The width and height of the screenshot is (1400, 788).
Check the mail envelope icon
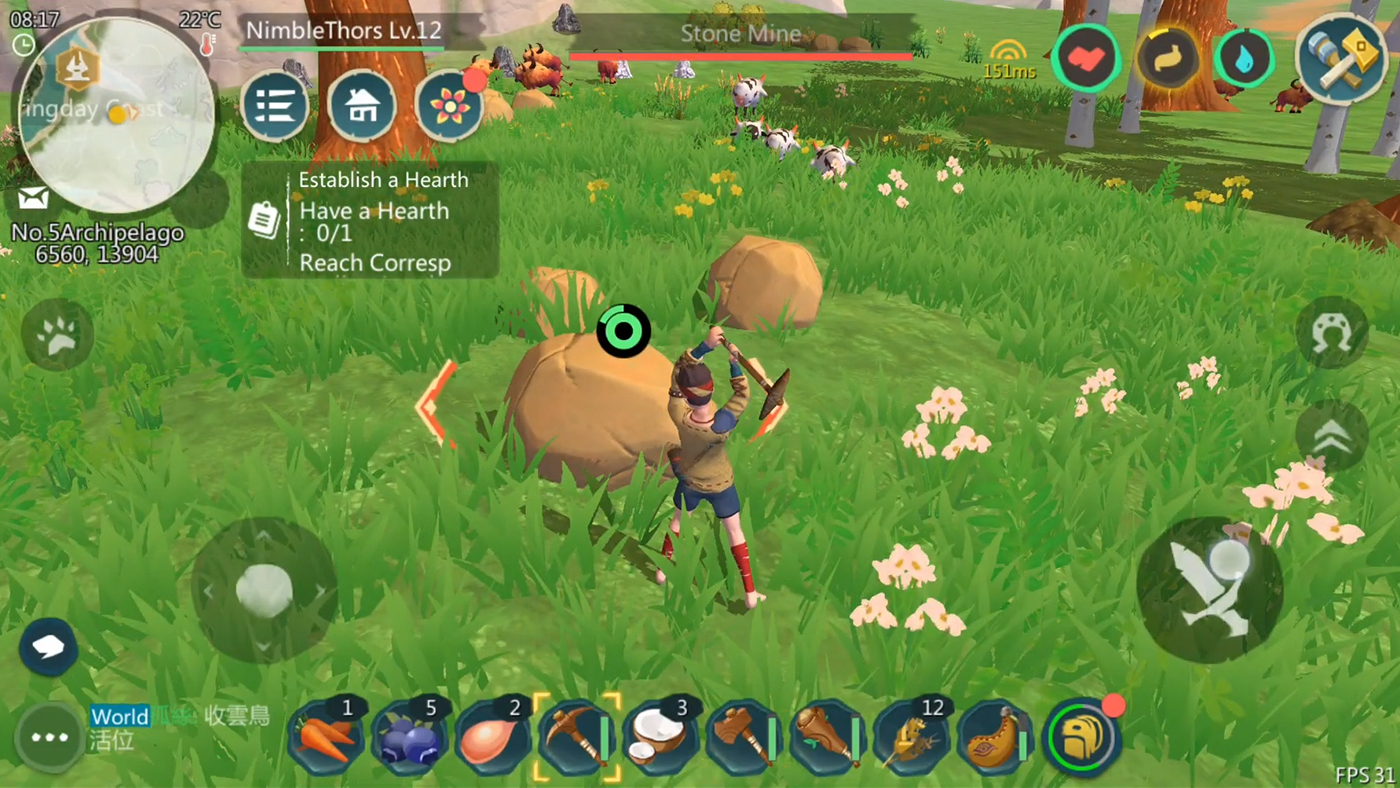coord(33,198)
